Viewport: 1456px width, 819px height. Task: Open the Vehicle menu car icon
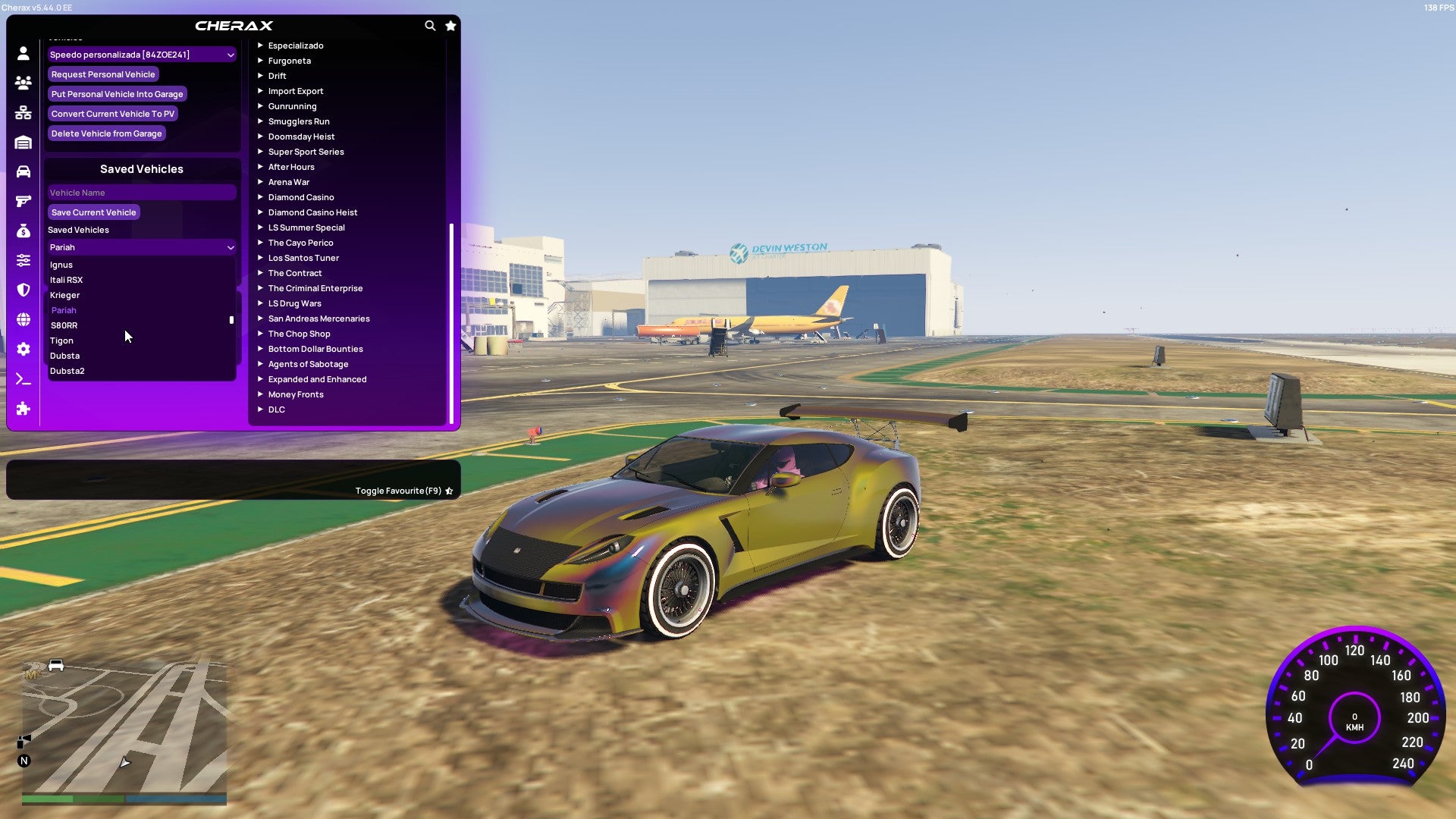[23, 171]
